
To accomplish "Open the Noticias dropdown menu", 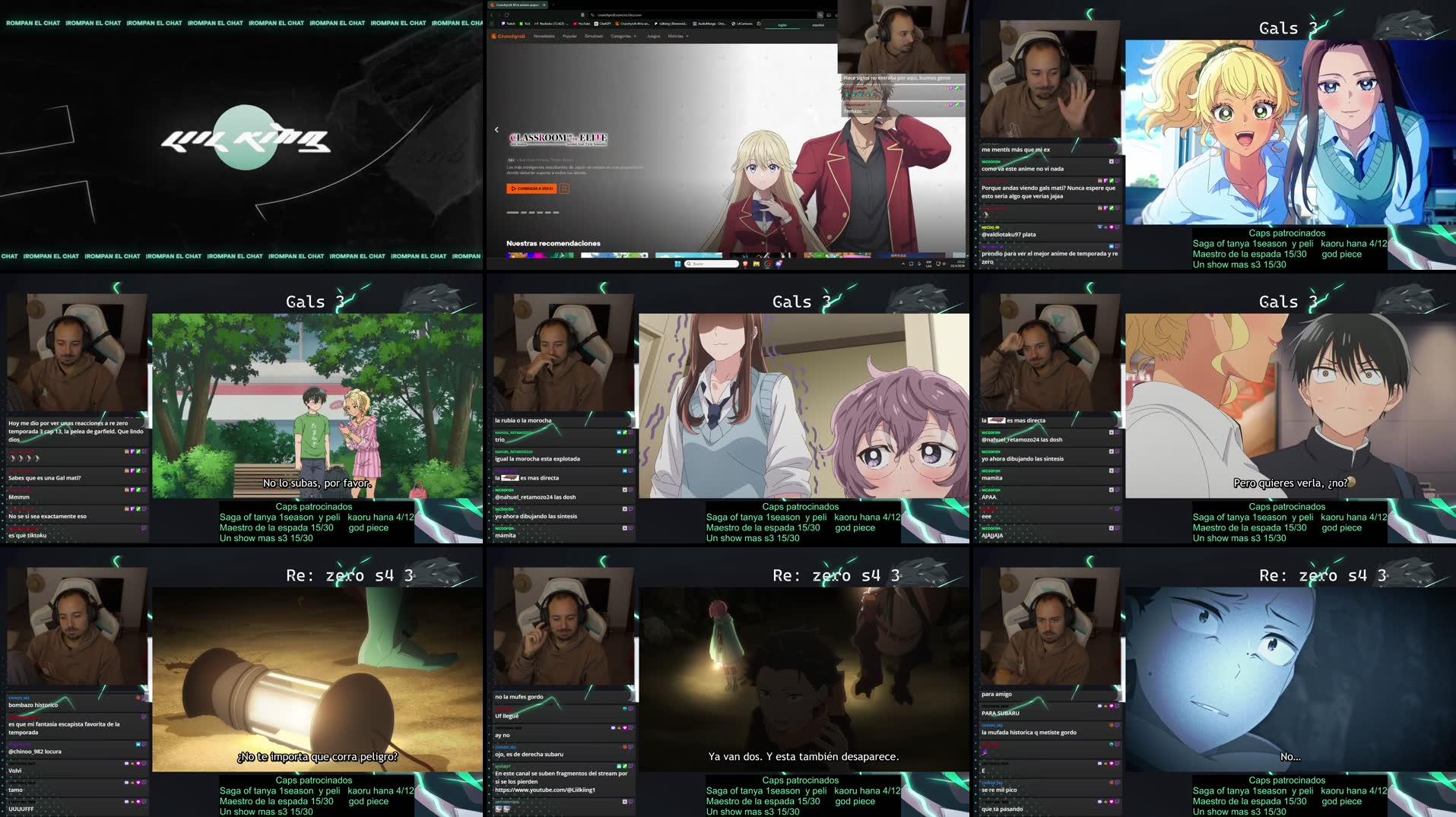I will tap(677, 36).
